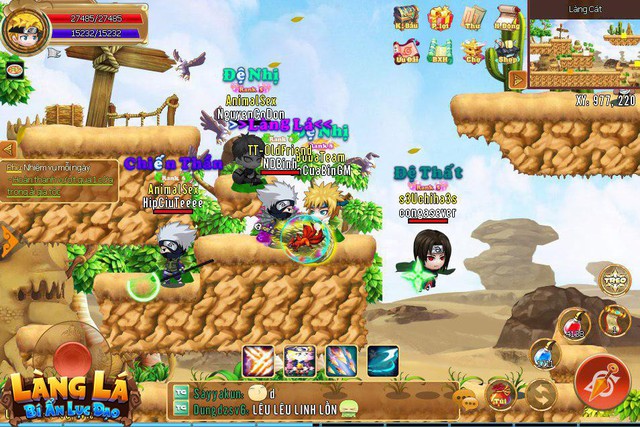
Task: Activate the cyan whirlwind skill
Action: click(382, 360)
